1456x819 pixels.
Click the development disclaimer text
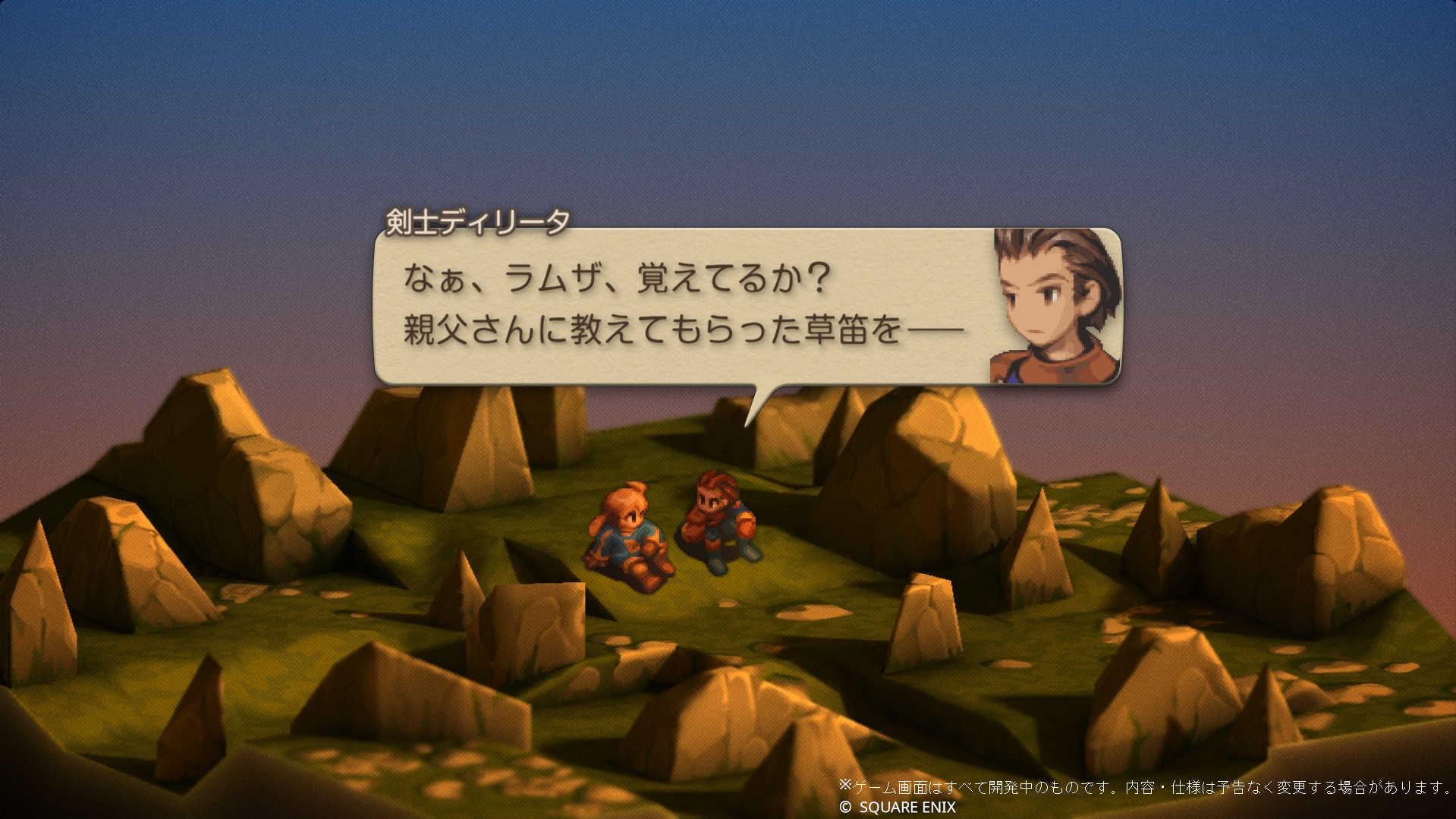1131,786
